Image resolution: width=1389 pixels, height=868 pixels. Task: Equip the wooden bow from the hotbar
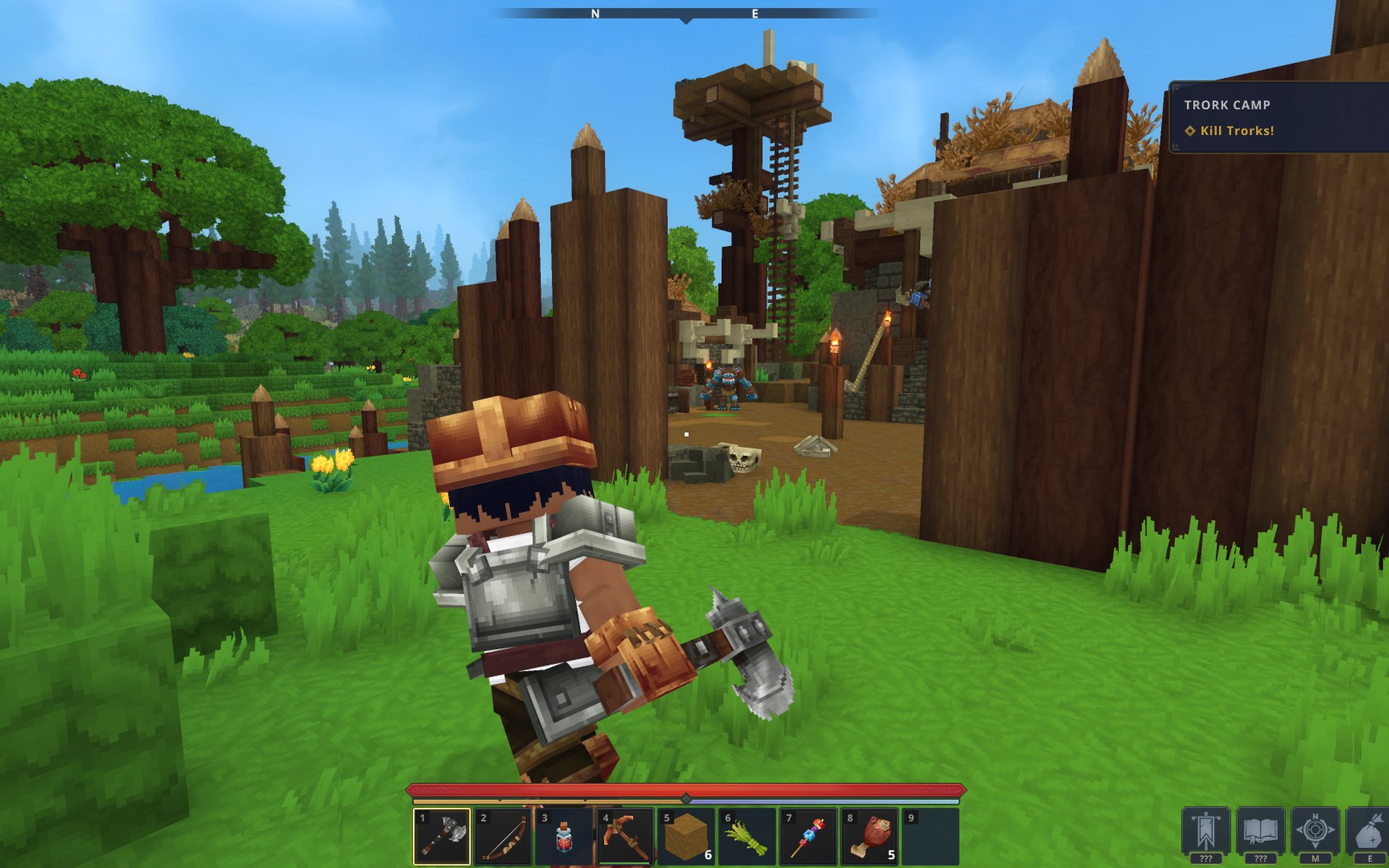click(503, 836)
